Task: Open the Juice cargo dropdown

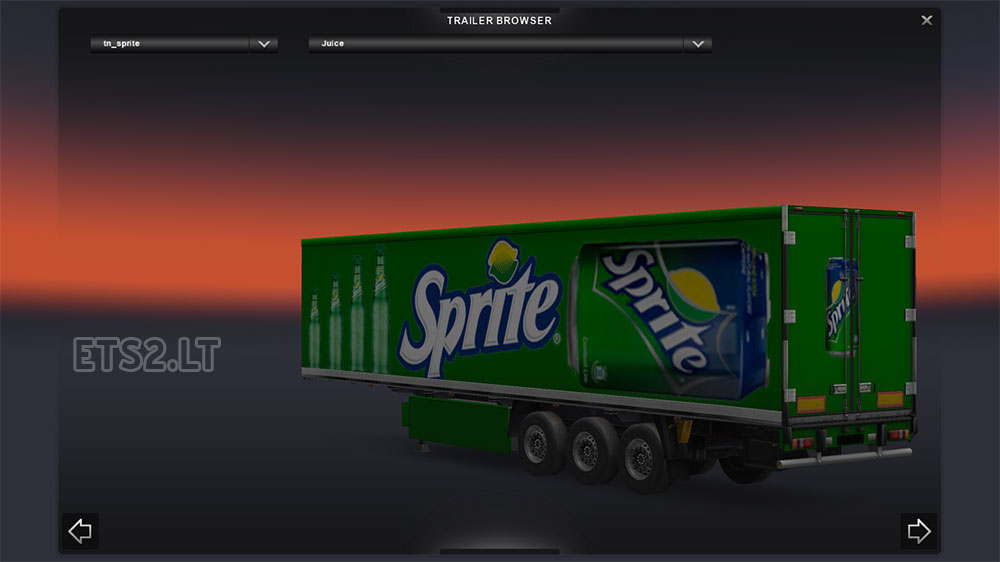Action: click(x=697, y=44)
